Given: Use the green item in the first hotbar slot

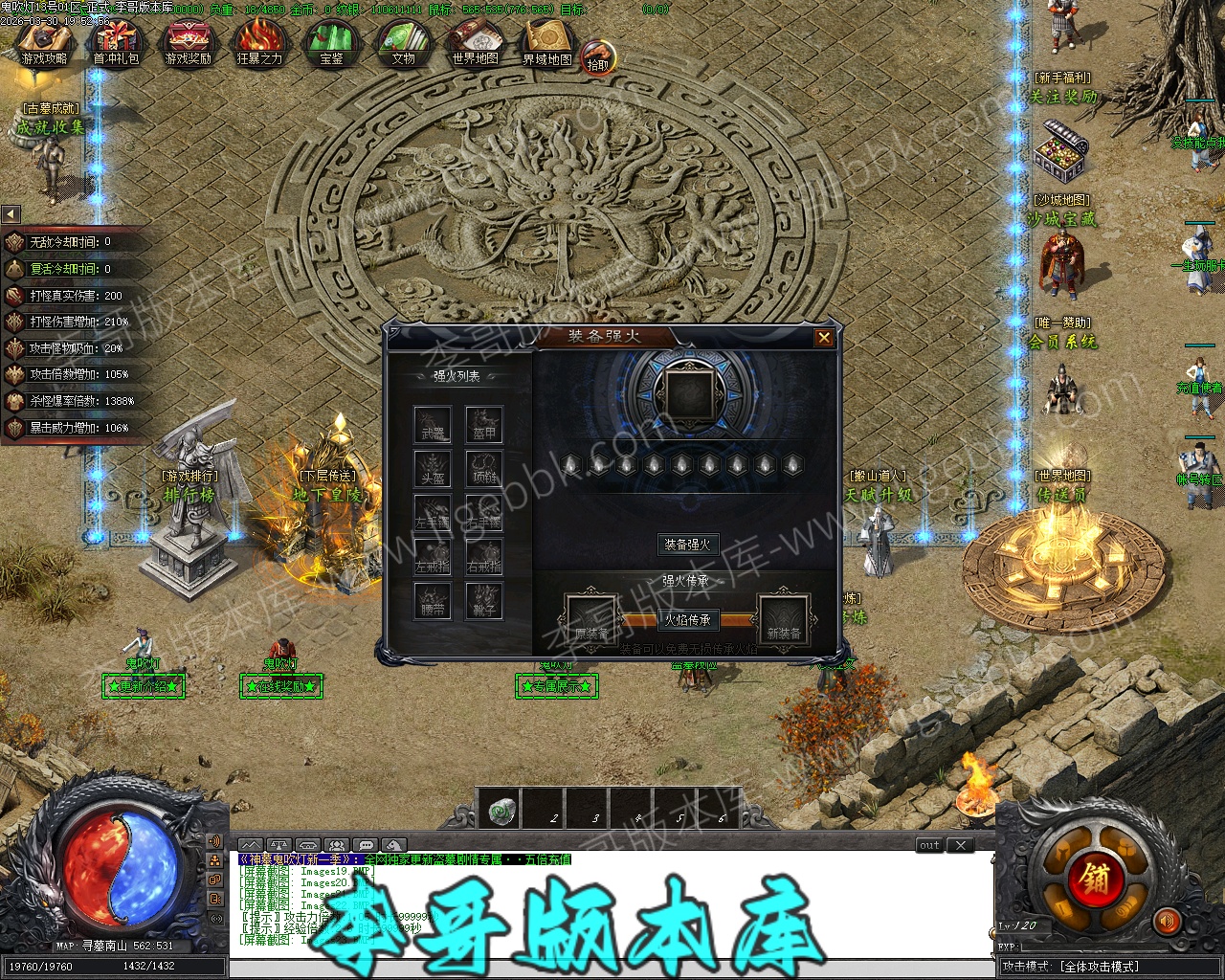Looking at the screenshot, I should [x=500, y=811].
